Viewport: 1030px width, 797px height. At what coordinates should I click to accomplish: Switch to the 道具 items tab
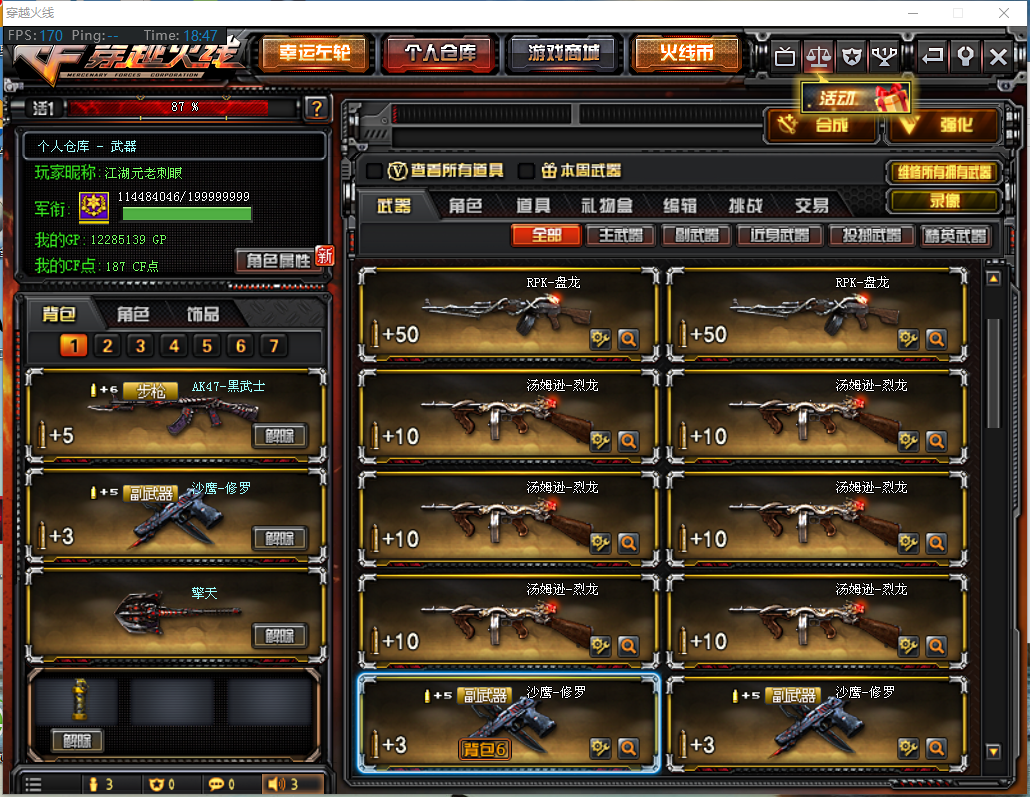click(533, 206)
